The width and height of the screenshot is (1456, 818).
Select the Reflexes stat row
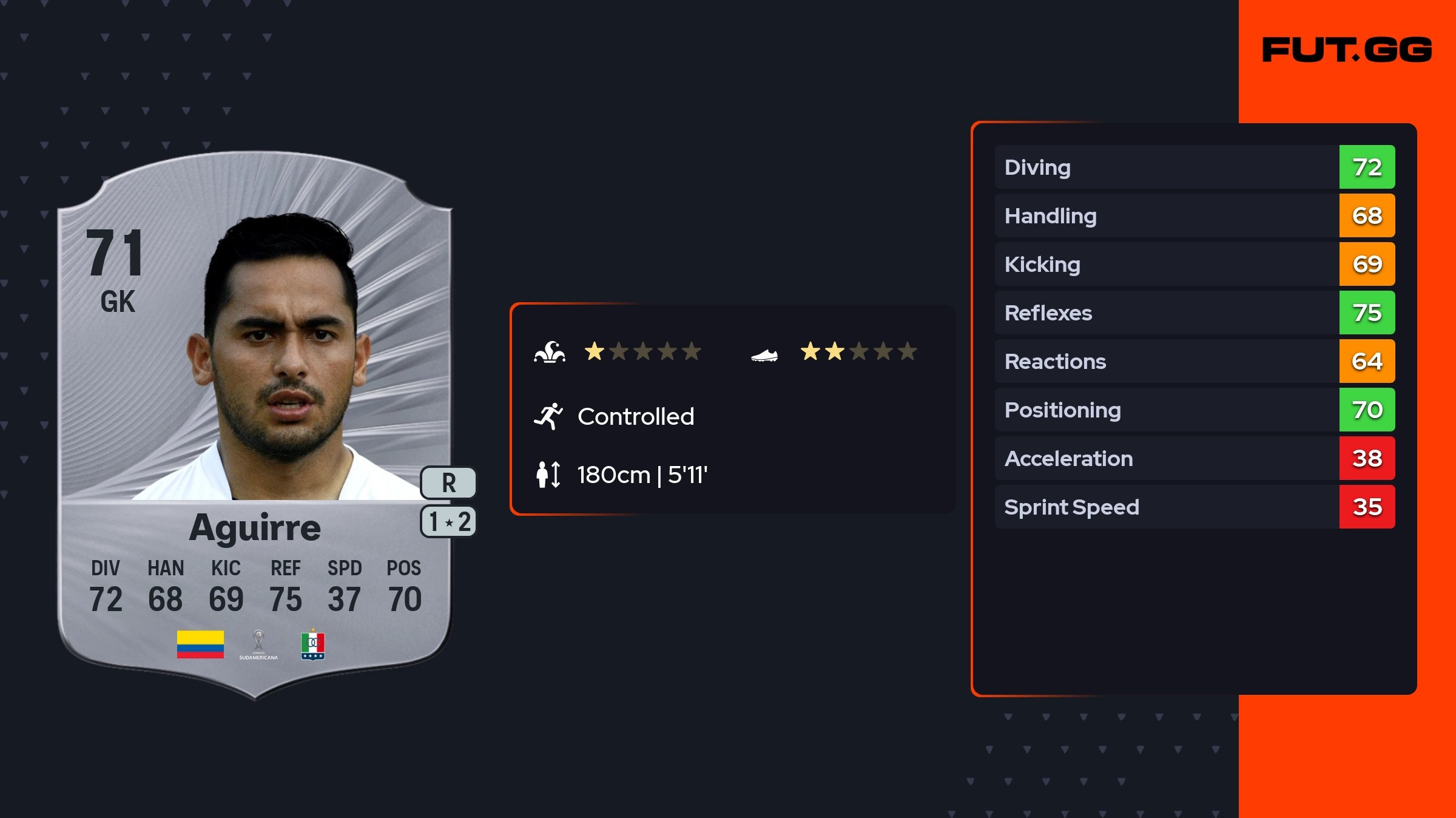pos(1194,313)
